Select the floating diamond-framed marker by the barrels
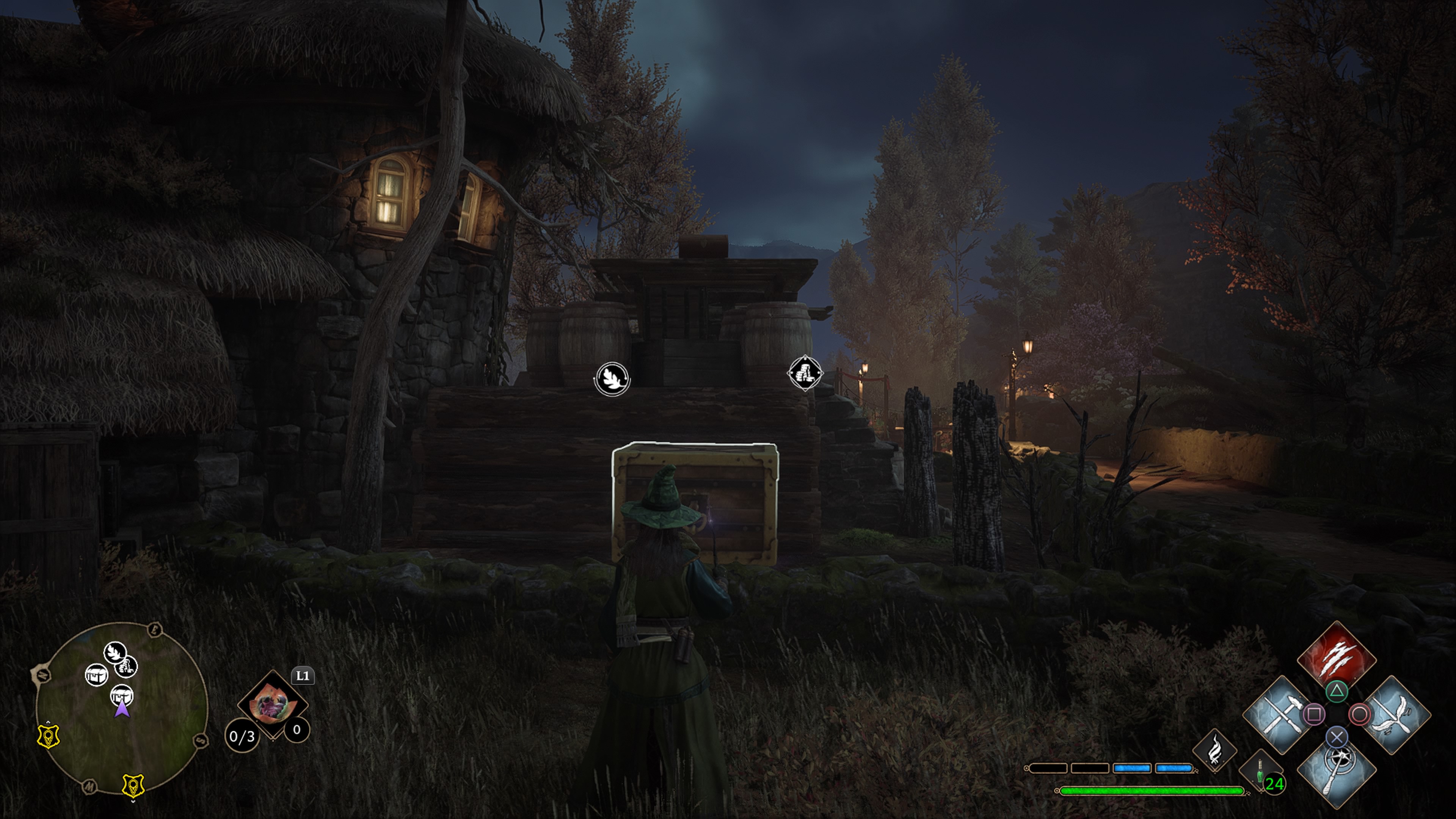Viewport: 1456px width, 819px height. (x=805, y=373)
